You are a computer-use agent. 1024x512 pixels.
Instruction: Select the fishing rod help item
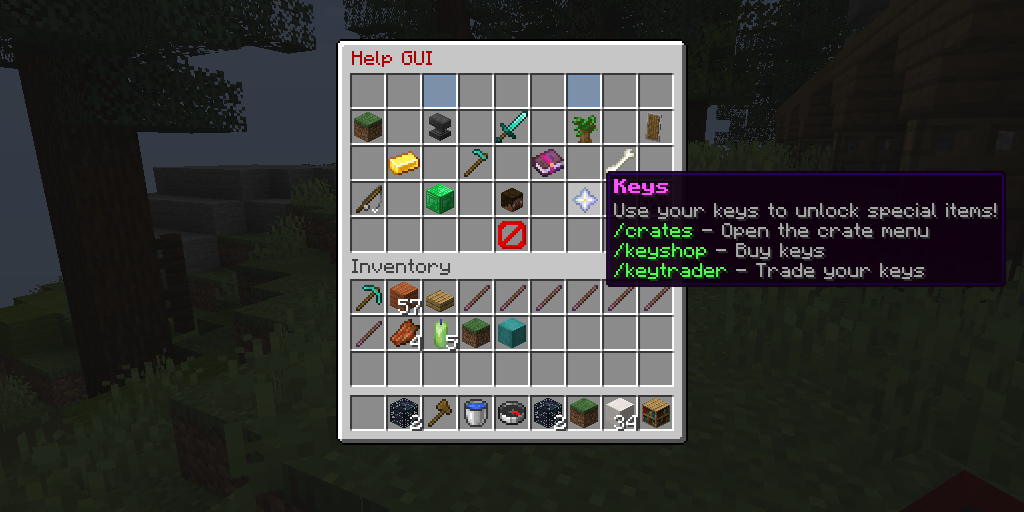368,199
